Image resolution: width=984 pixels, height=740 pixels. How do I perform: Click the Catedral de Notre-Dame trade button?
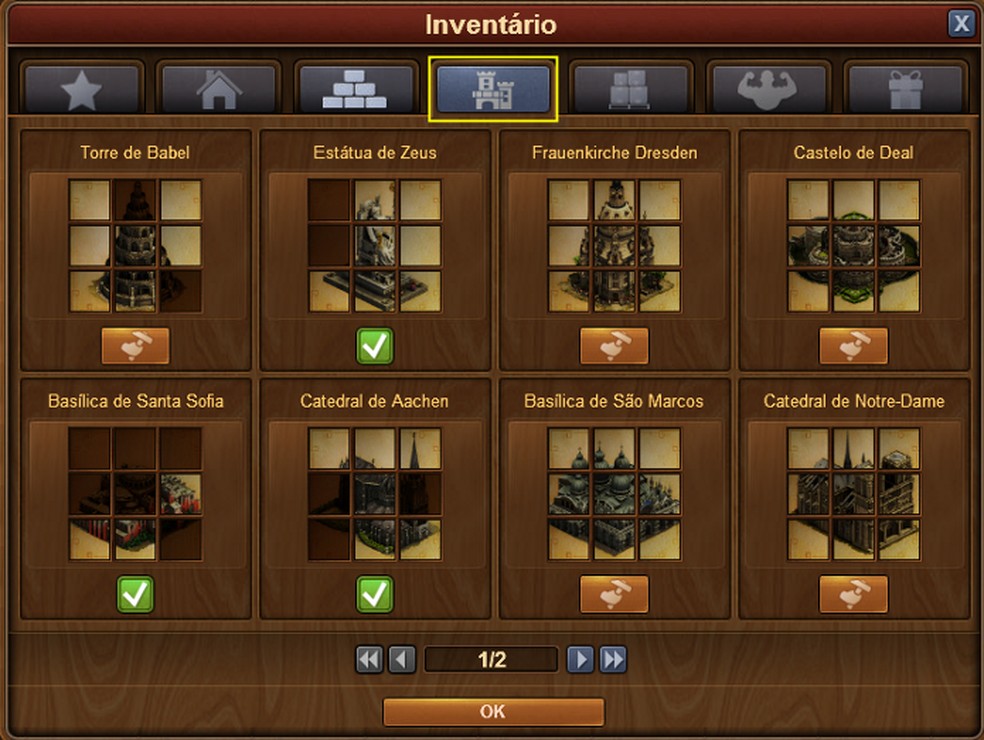click(853, 595)
